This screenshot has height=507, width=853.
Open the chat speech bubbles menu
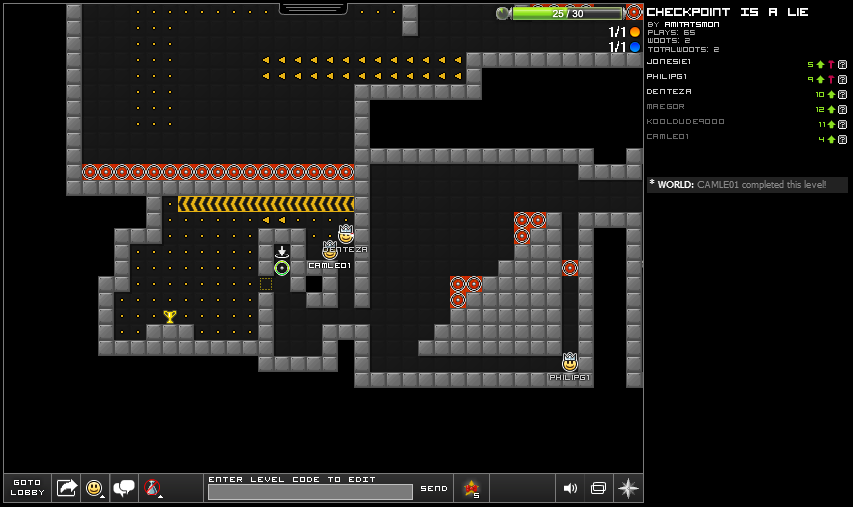pos(125,488)
